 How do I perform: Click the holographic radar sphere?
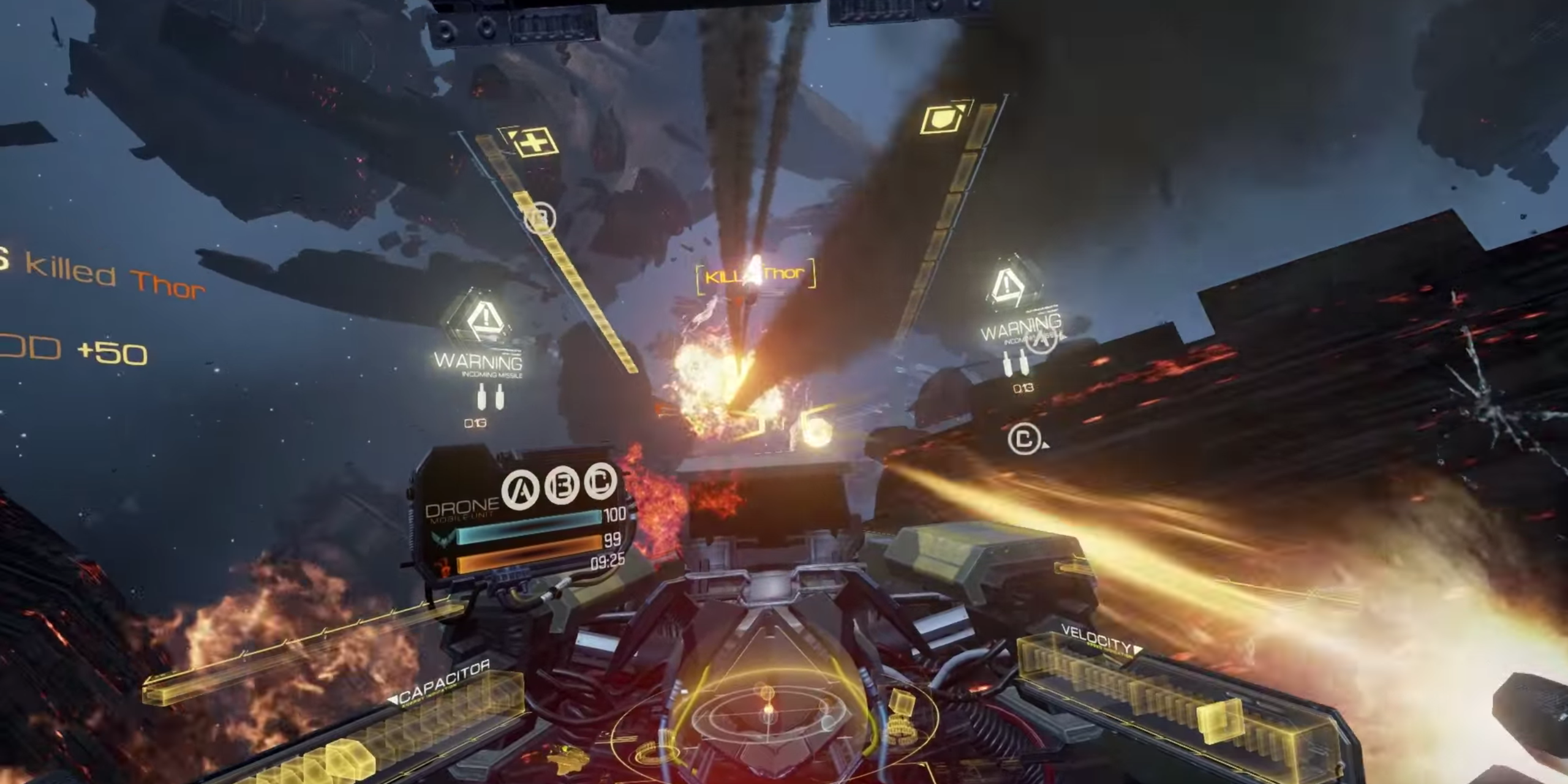[x=767, y=714]
